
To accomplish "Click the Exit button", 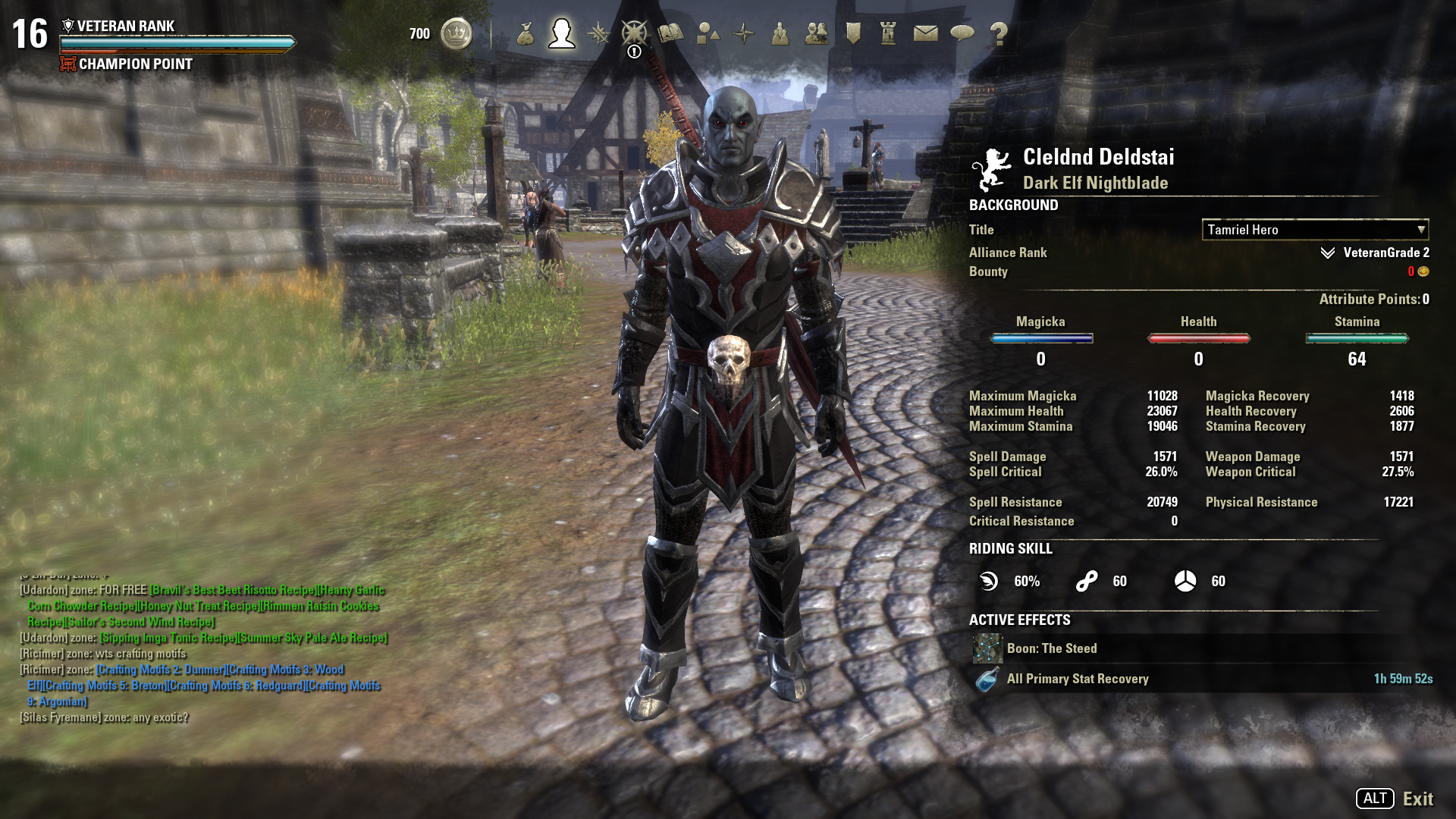I will (1417, 799).
